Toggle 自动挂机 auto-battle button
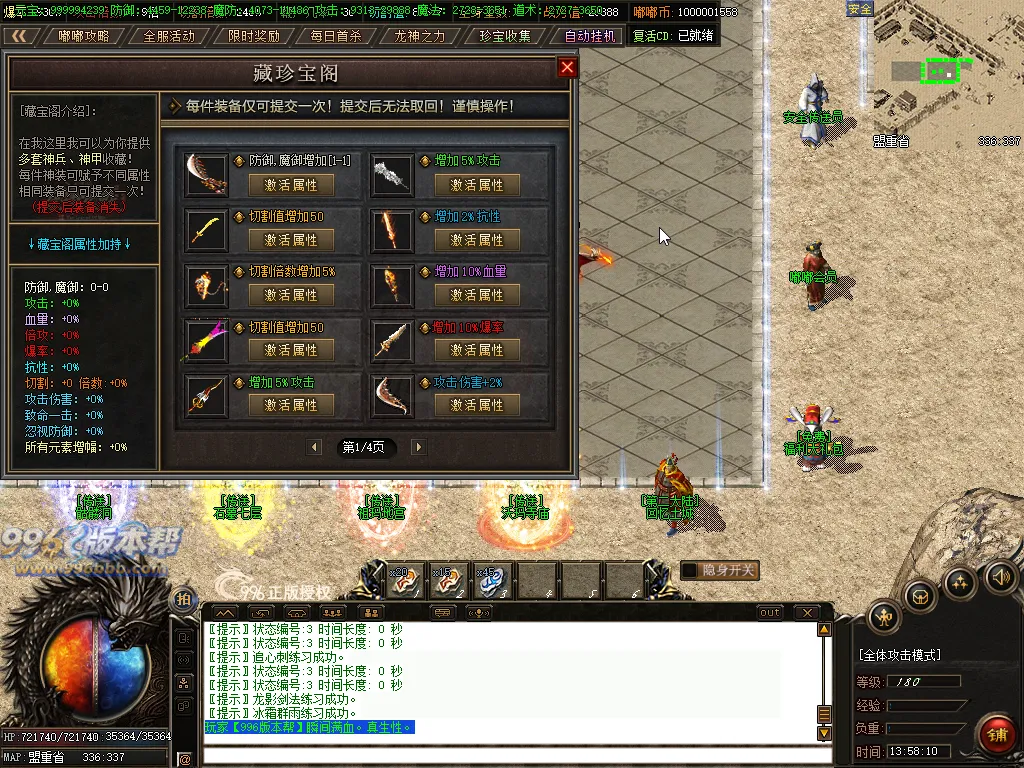Image resolution: width=1024 pixels, height=768 pixels. [x=590, y=36]
